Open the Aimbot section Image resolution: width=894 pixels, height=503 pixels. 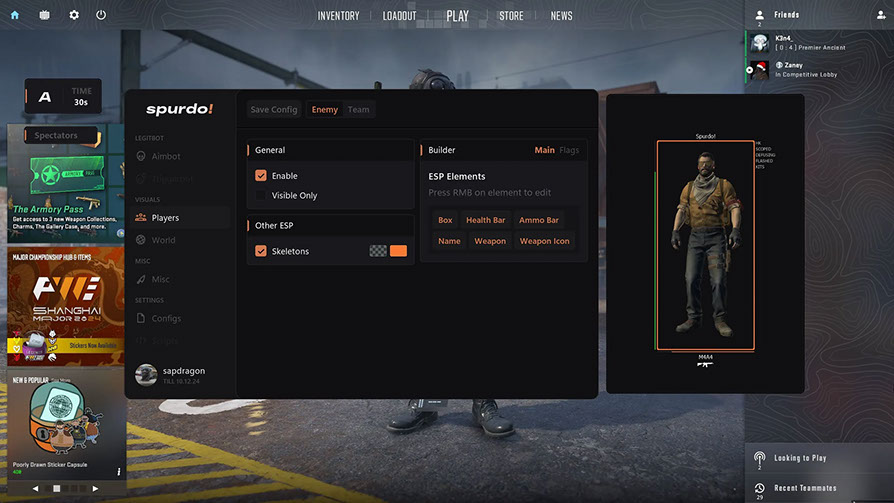point(165,156)
